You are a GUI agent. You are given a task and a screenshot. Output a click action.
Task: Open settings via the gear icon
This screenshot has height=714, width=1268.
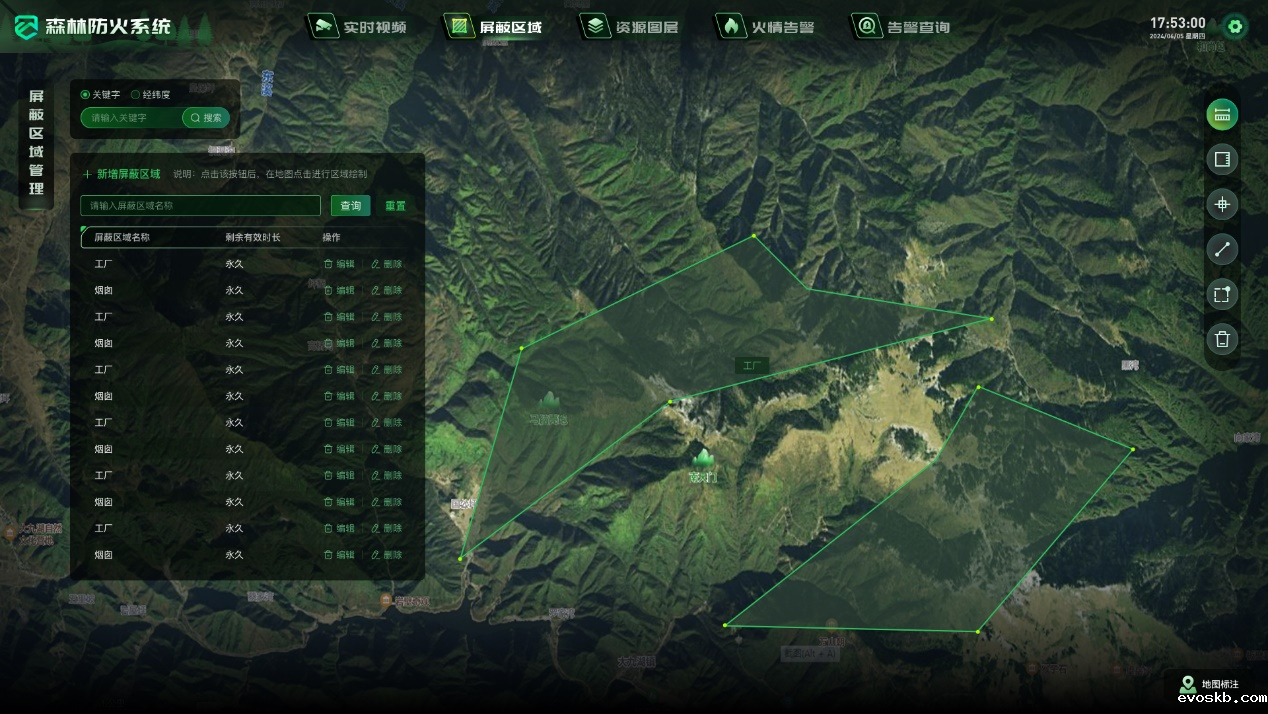(1235, 27)
